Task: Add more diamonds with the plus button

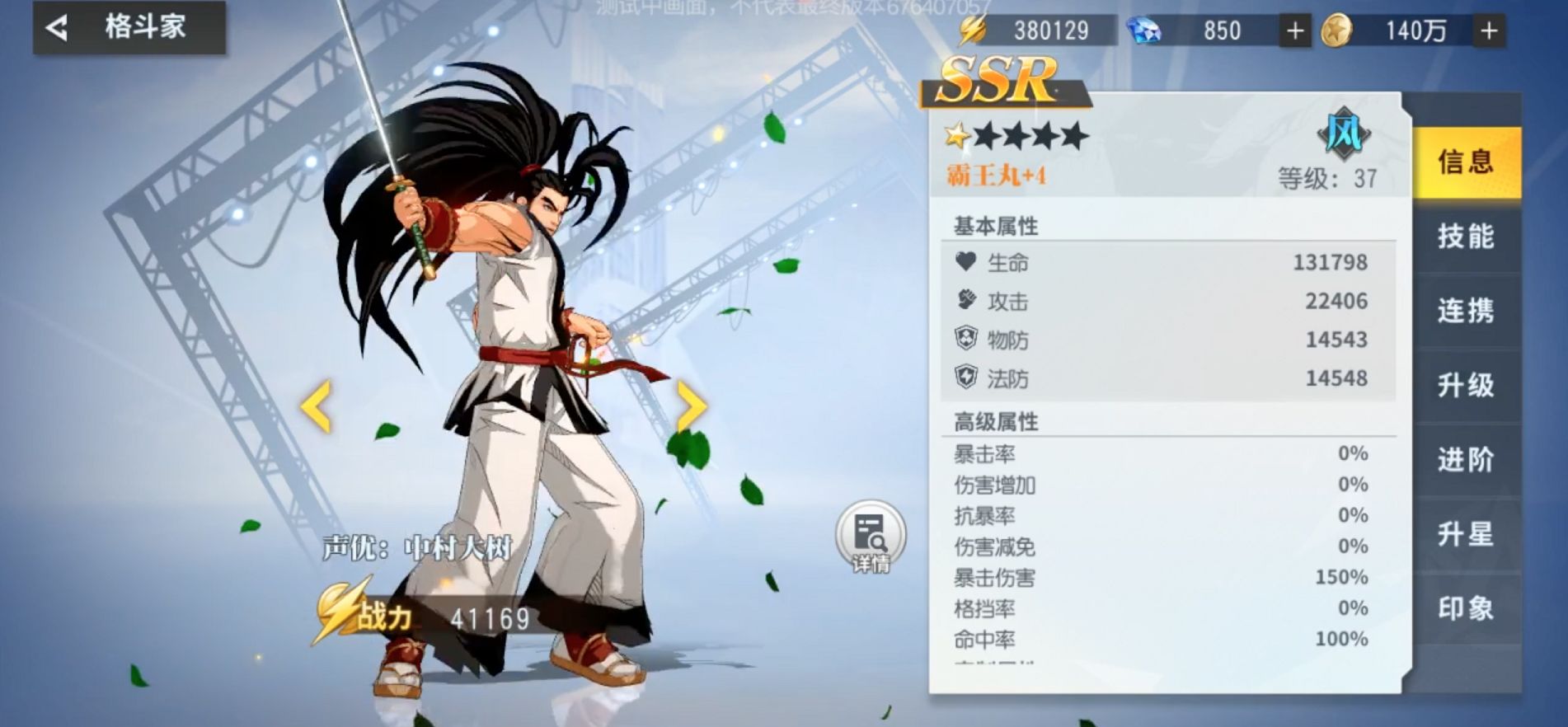Action: tap(1295, 31)
